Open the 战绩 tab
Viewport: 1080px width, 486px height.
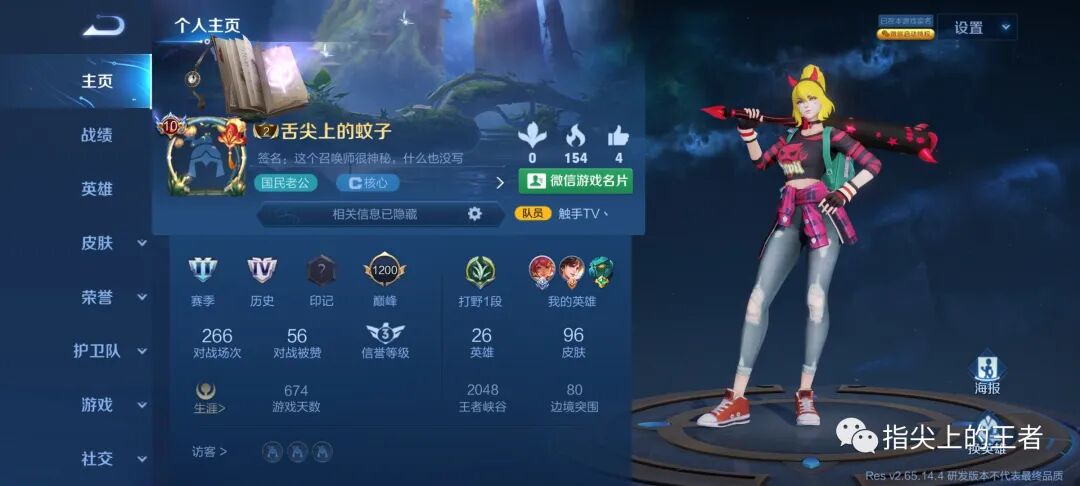click(x=97, y=135)
